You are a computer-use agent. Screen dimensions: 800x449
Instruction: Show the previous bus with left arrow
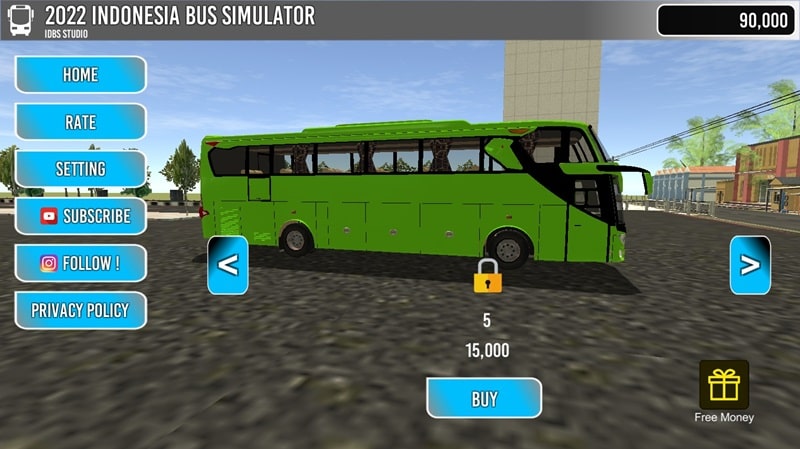(228, 265)
